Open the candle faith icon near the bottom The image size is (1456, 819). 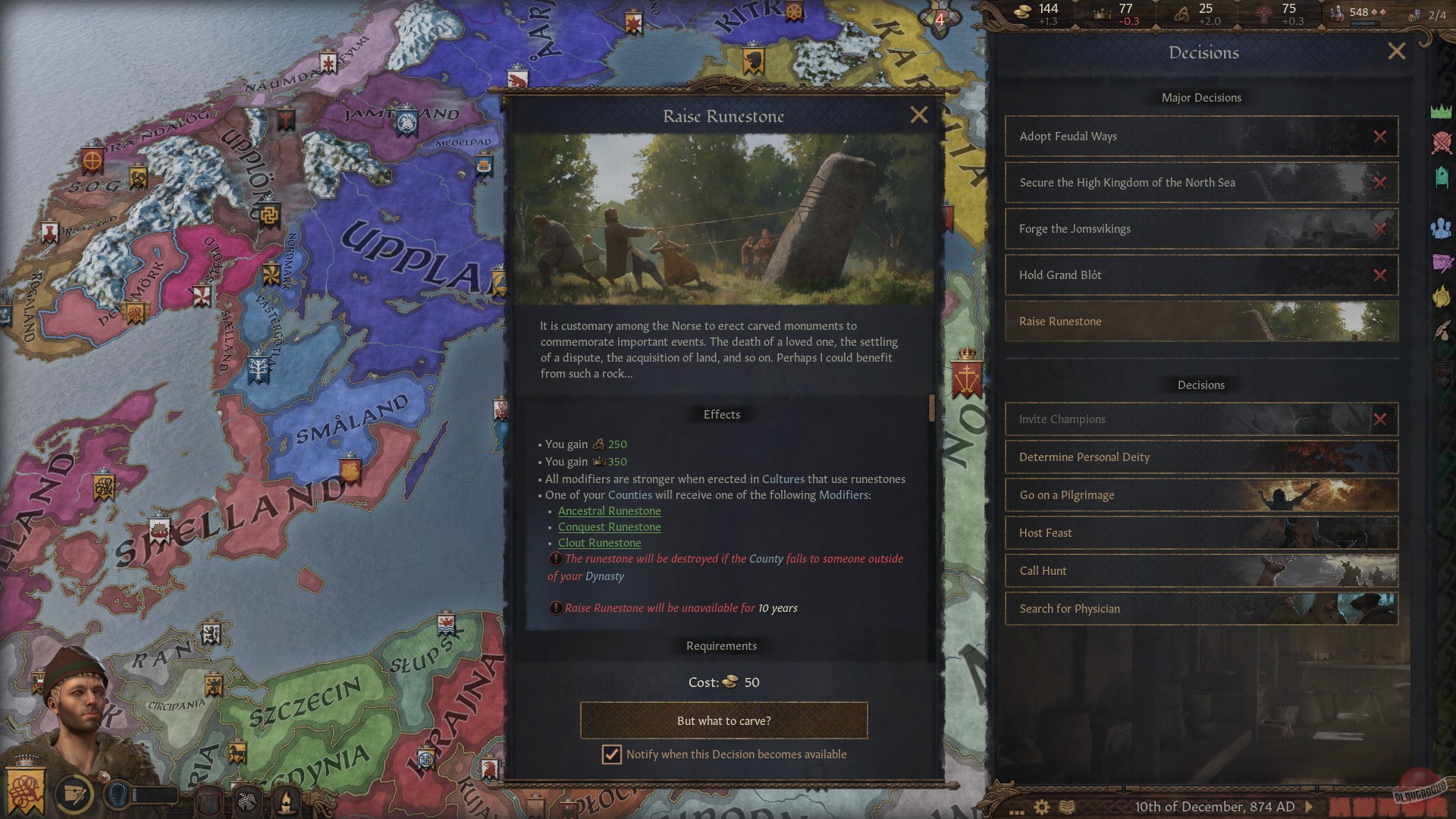click(286, 800)
